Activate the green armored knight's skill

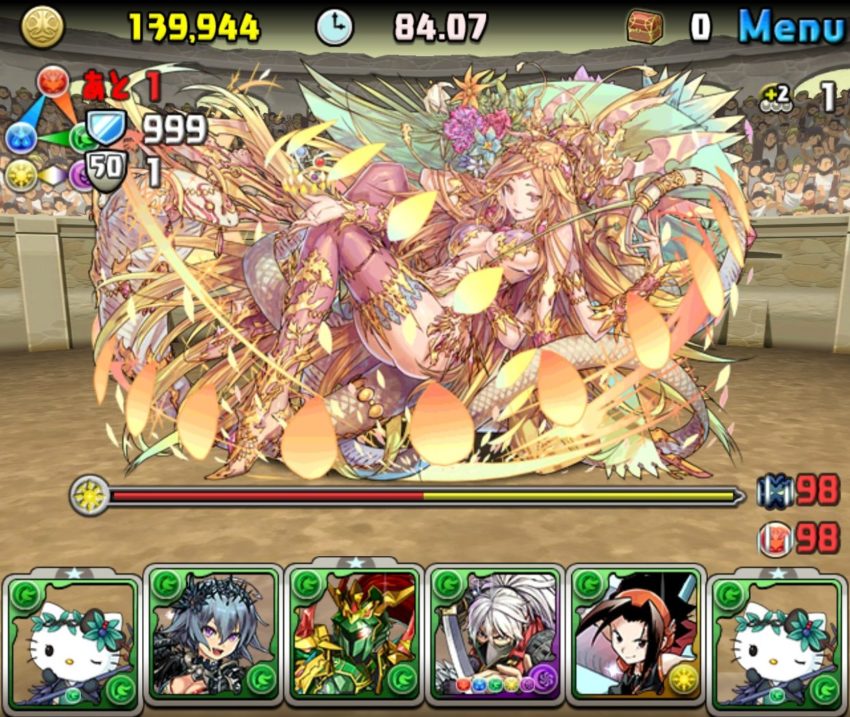355,636
